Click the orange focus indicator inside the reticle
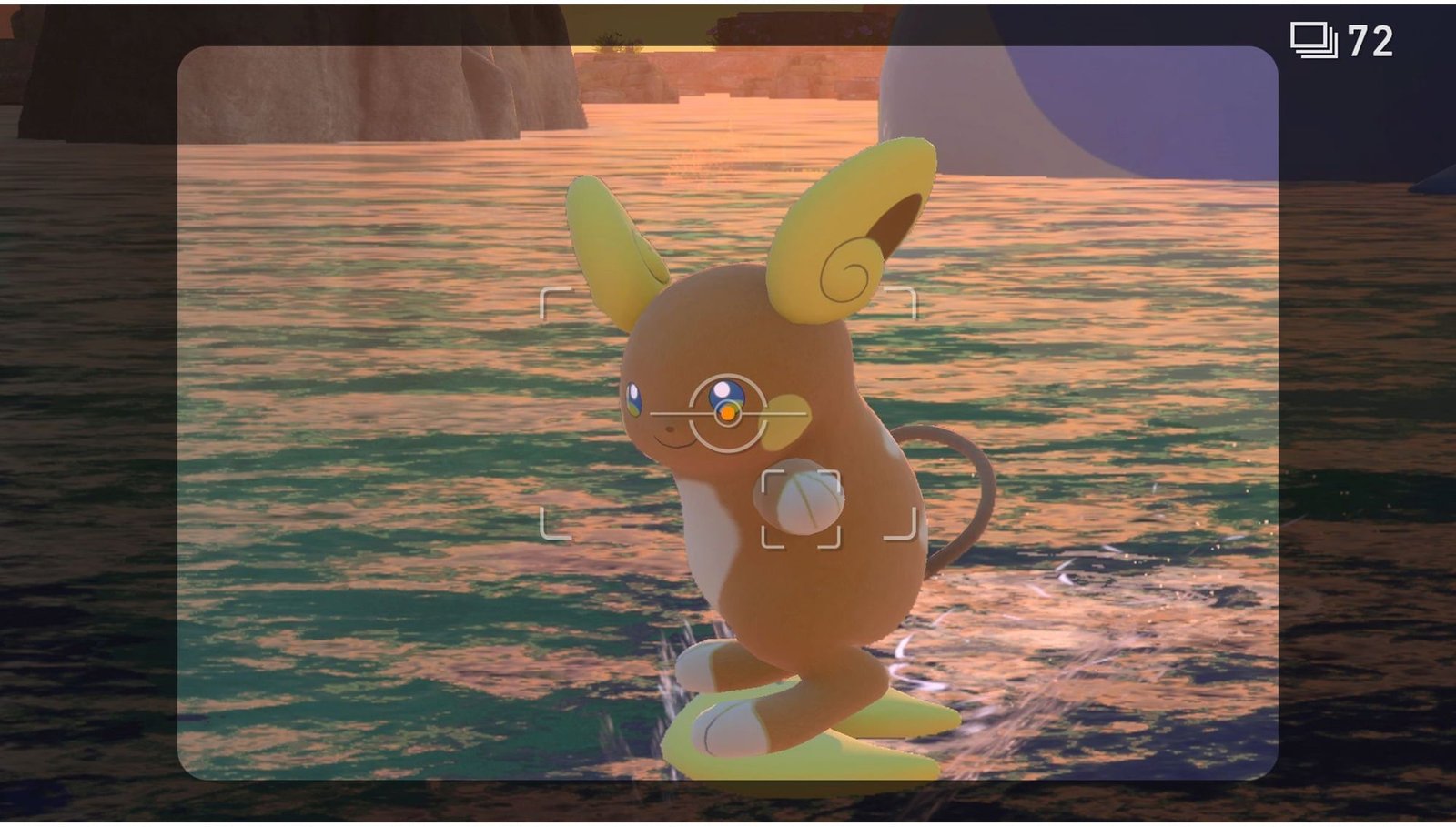 click(x=728, y=412)
